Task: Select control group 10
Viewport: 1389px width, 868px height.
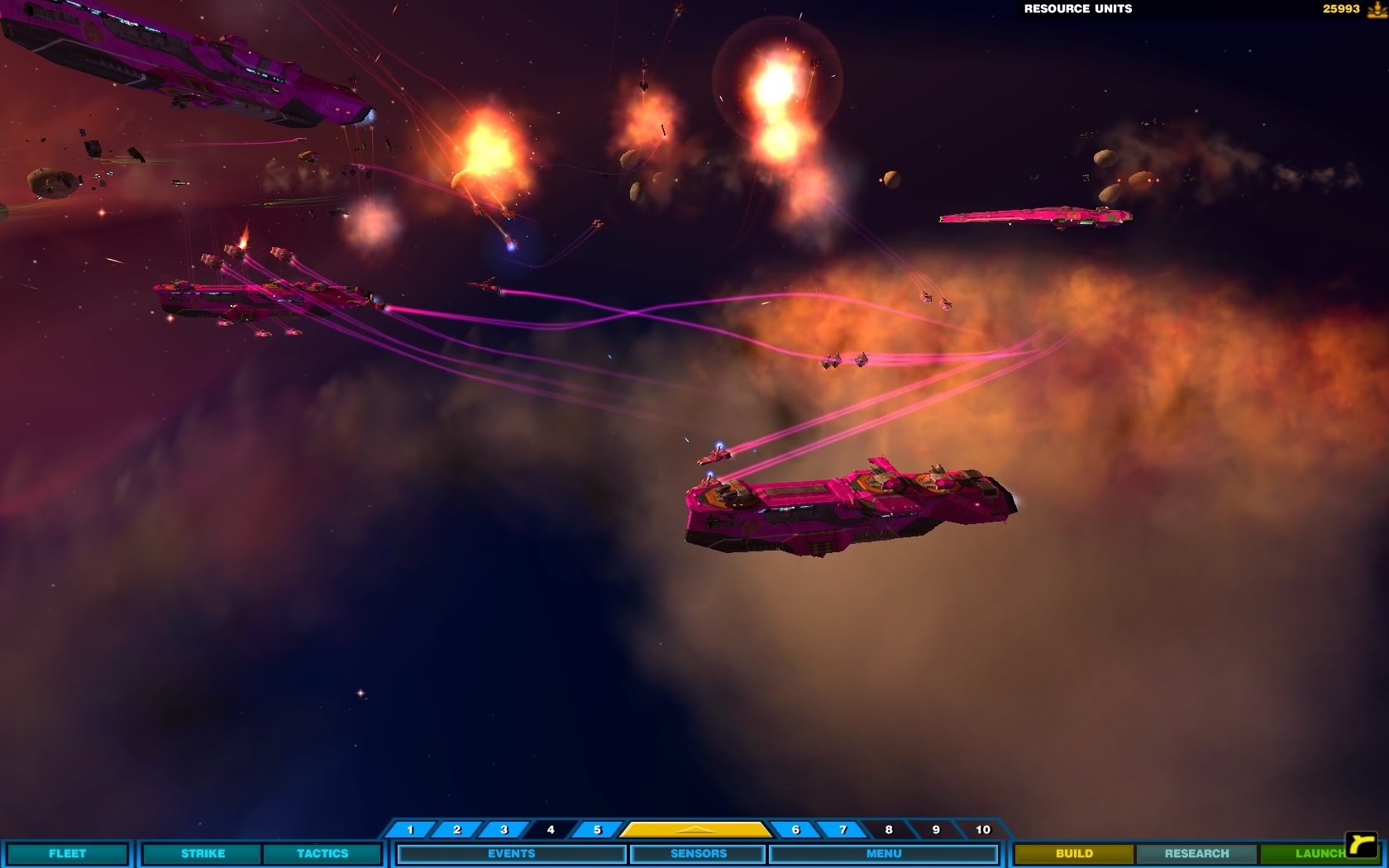Action: 982,829
